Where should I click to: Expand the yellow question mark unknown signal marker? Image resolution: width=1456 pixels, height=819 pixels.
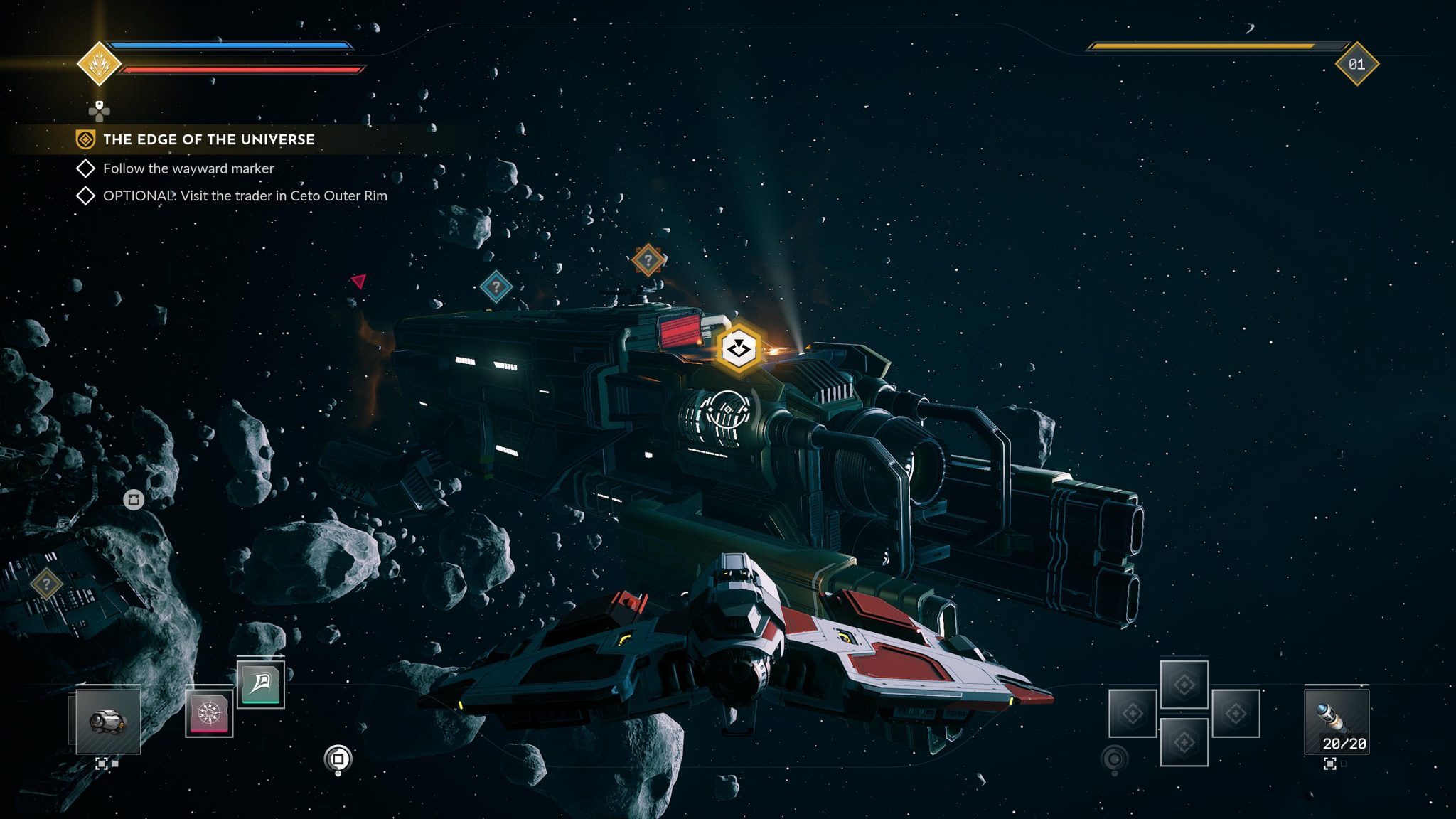[x=647, y=259]
